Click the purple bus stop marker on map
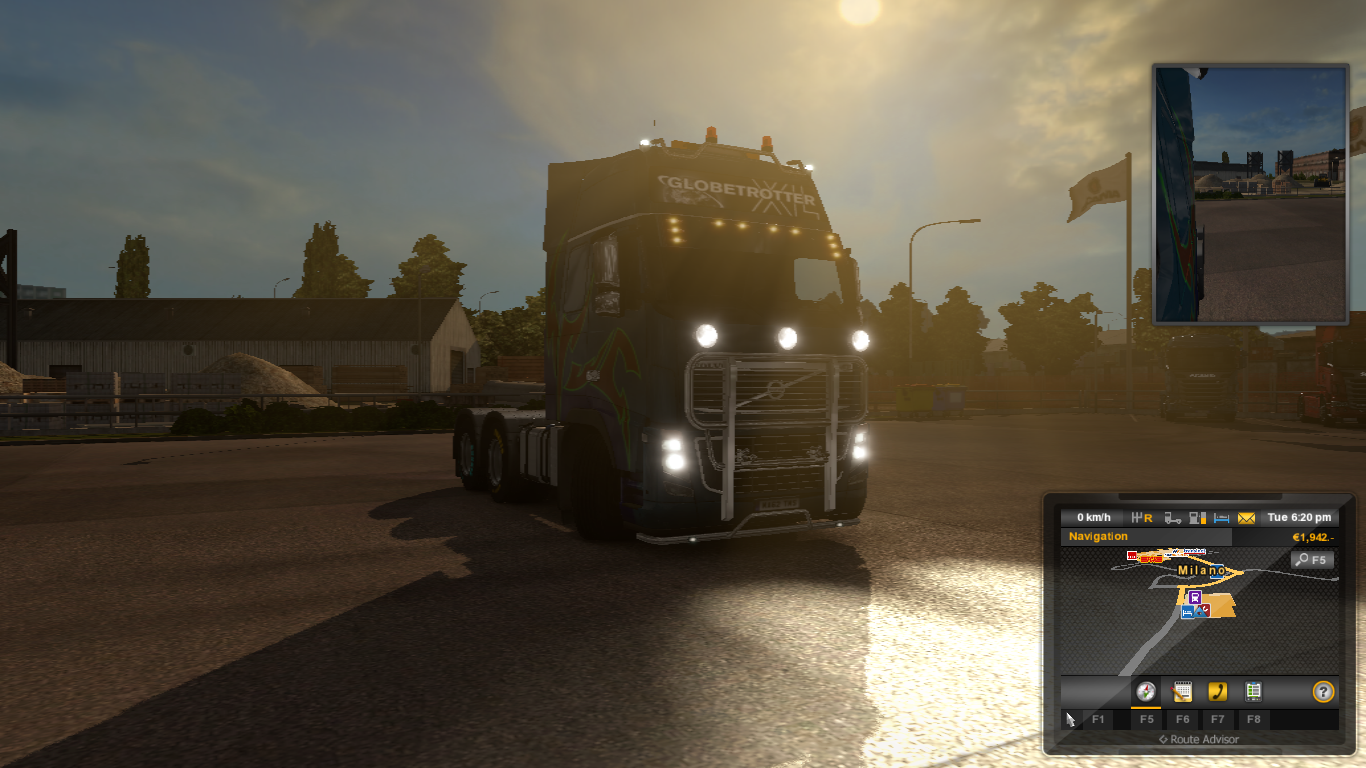Screen dimensions: 1366x768 1194,596
